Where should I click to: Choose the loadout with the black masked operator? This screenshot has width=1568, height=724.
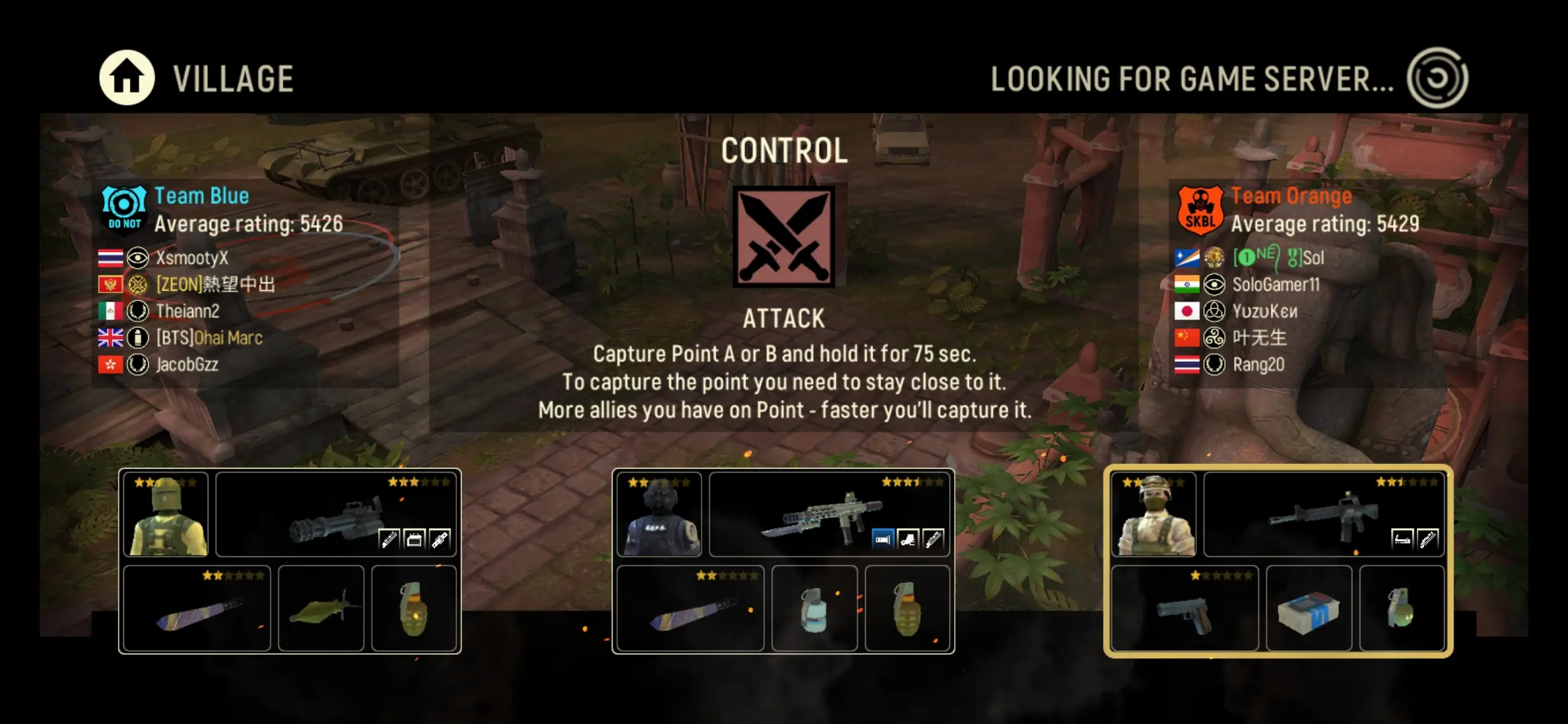tap(783, 560)
